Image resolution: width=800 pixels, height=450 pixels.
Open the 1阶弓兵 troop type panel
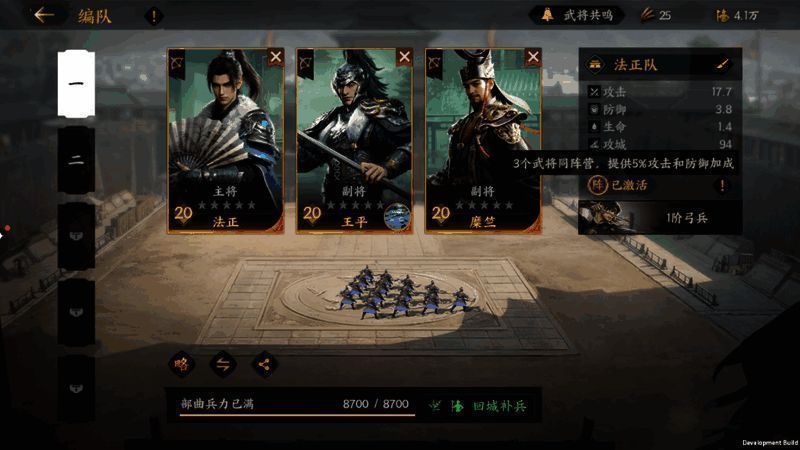(x=660, y=217)
